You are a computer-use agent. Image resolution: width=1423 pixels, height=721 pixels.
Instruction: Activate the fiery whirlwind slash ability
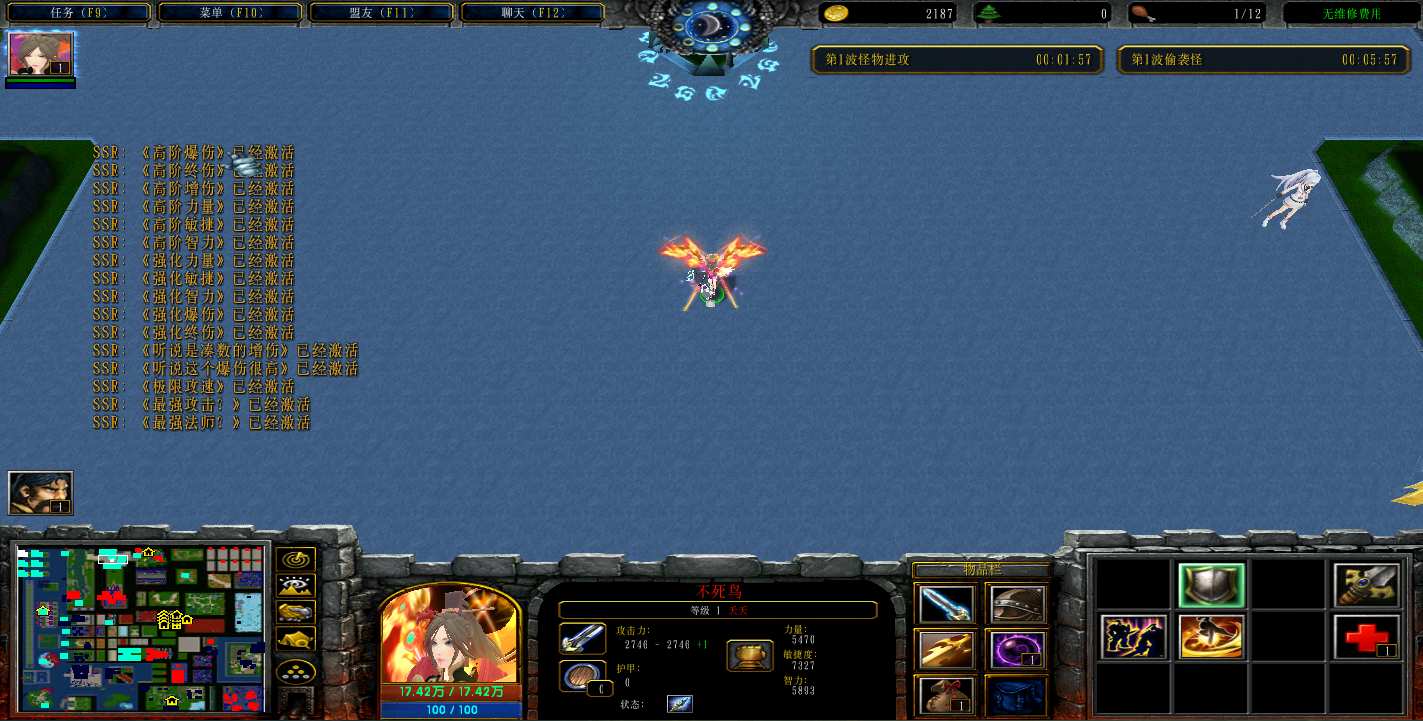[x=1211, y=637]
